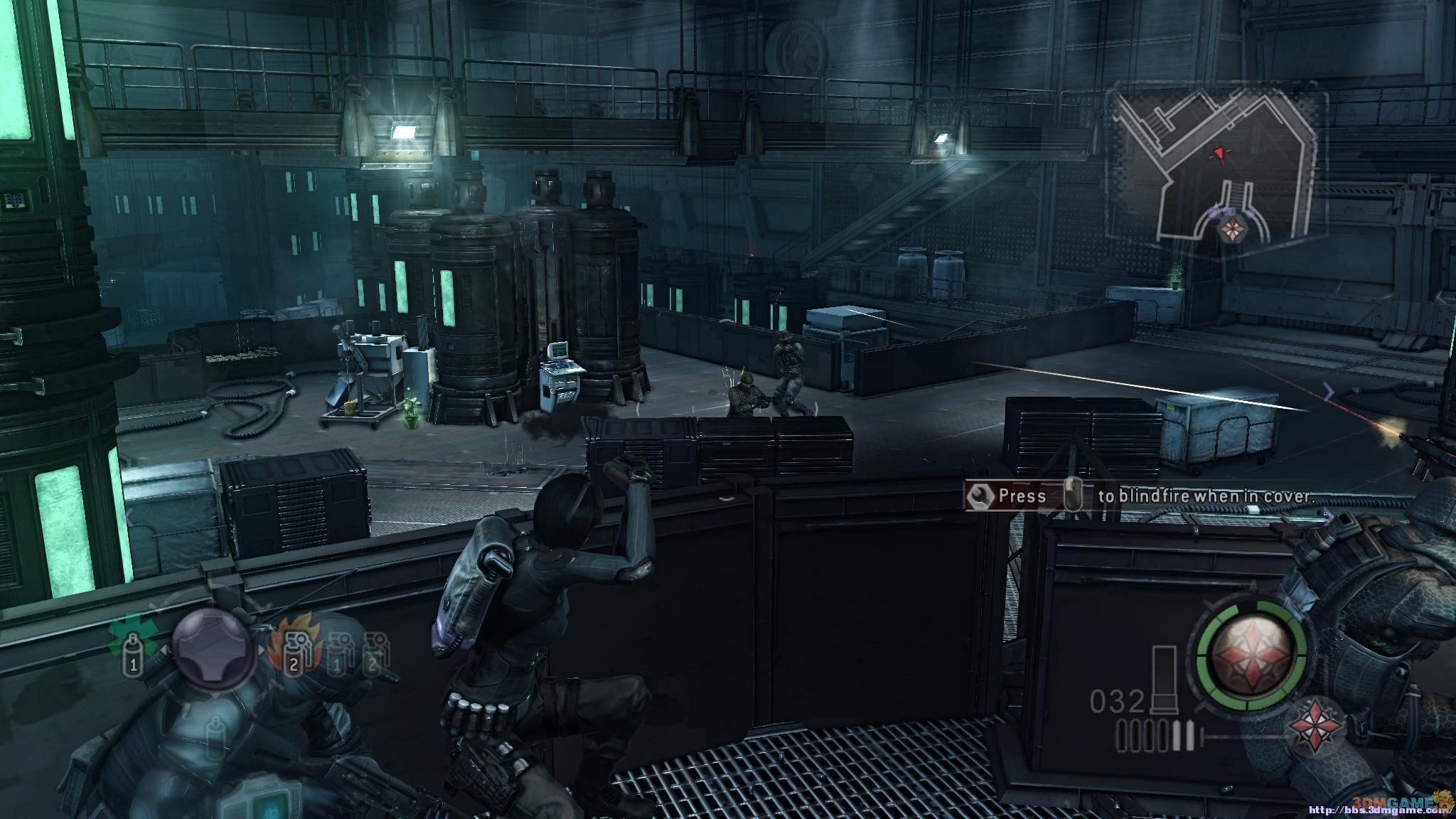
Task: Click the red player arrow on minimap
Action: coord(1220,152)
